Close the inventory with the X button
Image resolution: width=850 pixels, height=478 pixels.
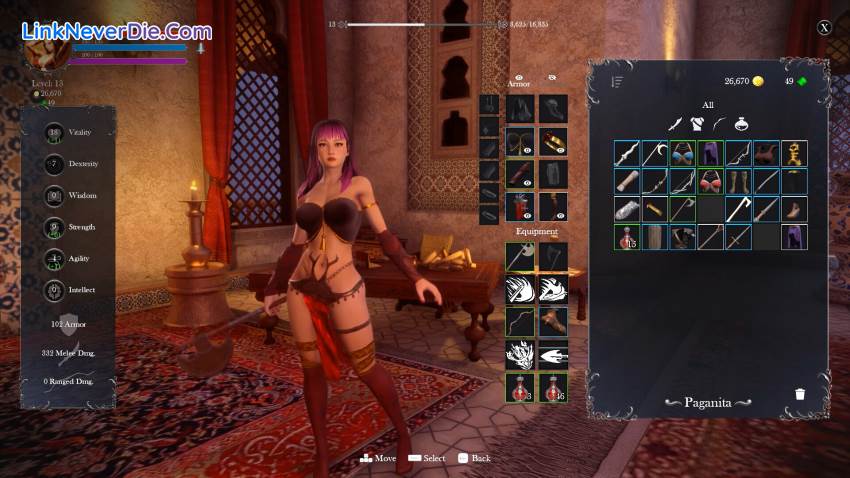(x=824, y=28)
